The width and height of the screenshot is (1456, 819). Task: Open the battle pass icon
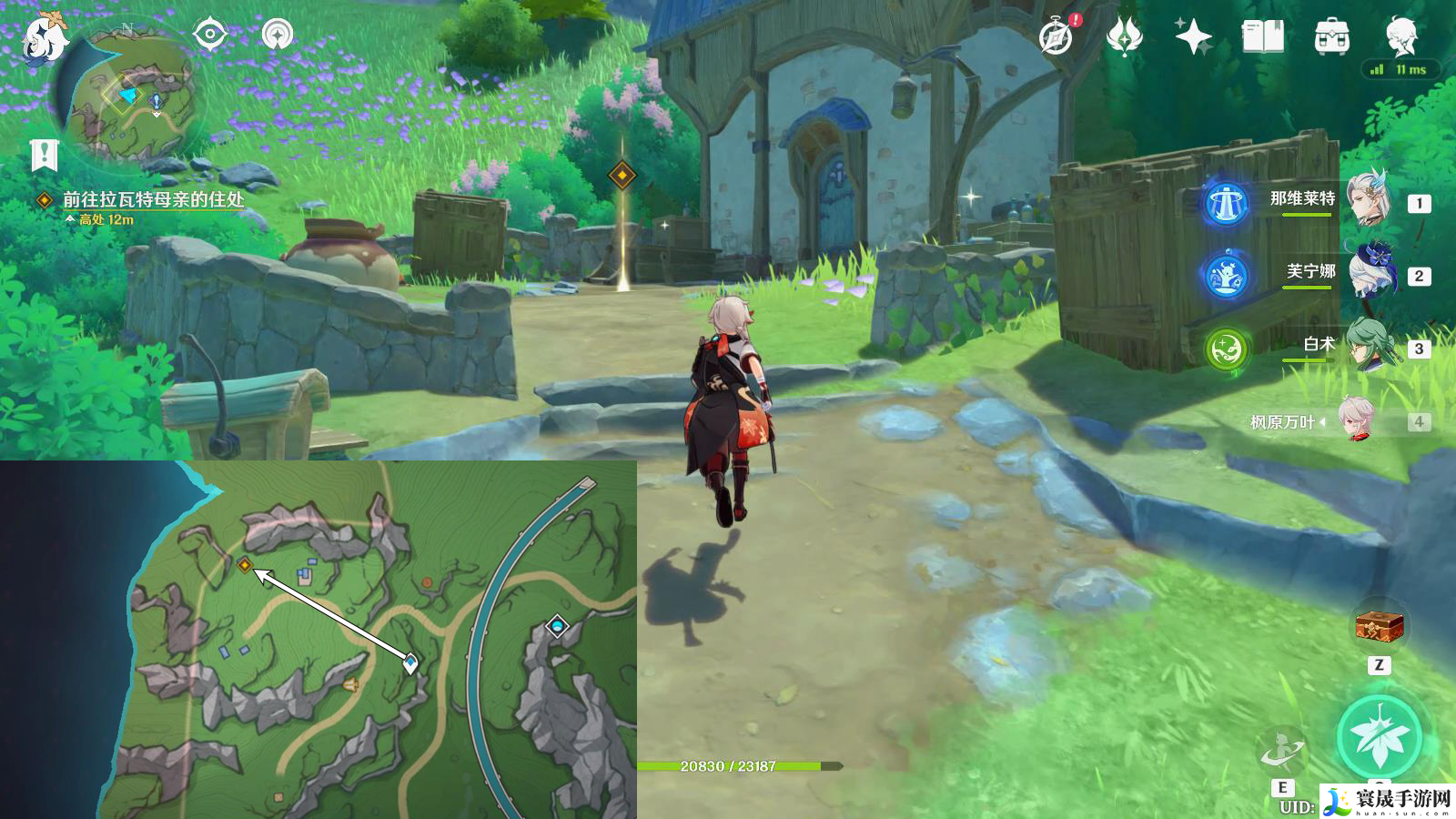[1124, 37]
